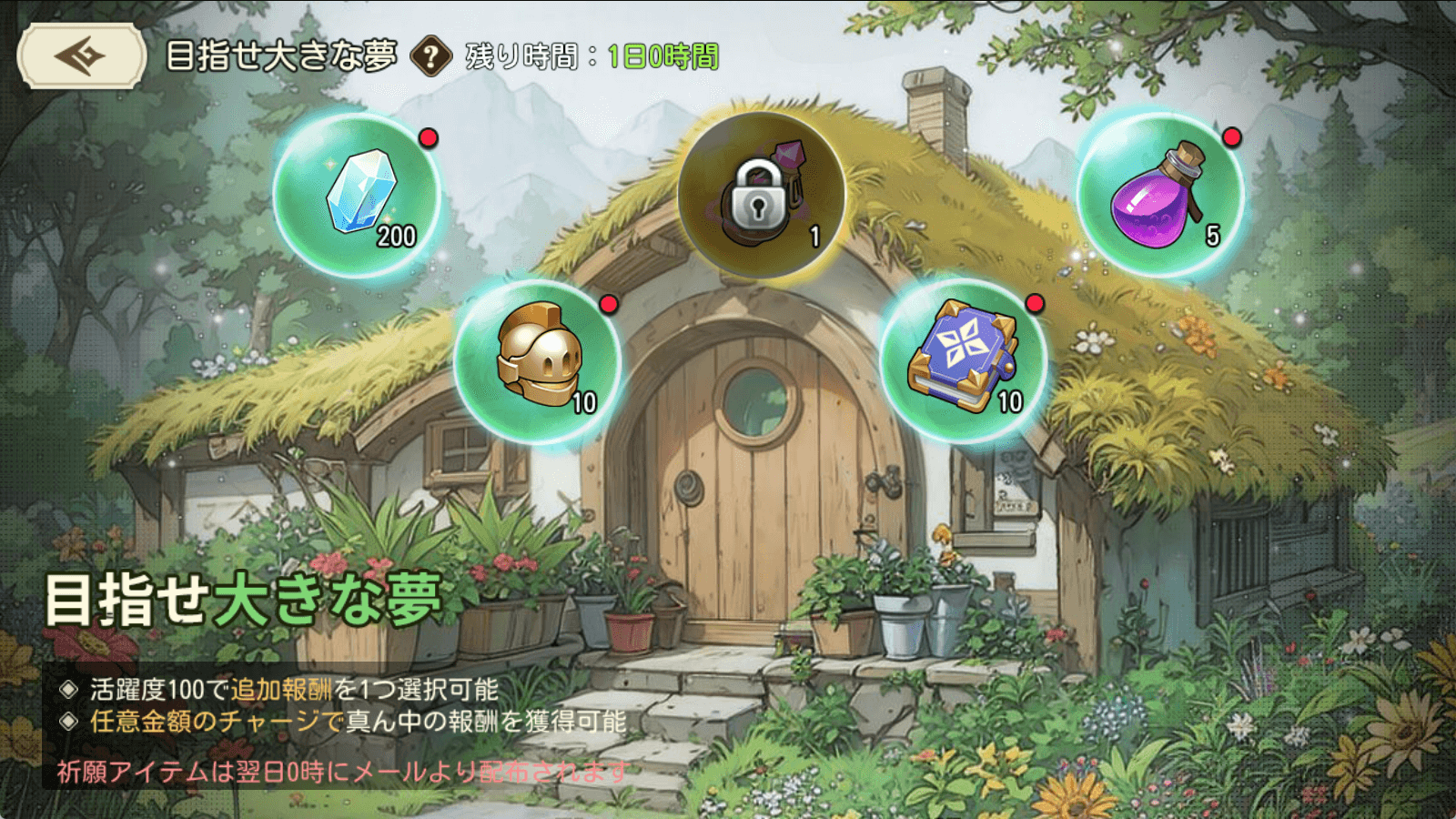Select the golden helmet reward bubble
Screen dimensions: 1456x819
coord(538,361)
